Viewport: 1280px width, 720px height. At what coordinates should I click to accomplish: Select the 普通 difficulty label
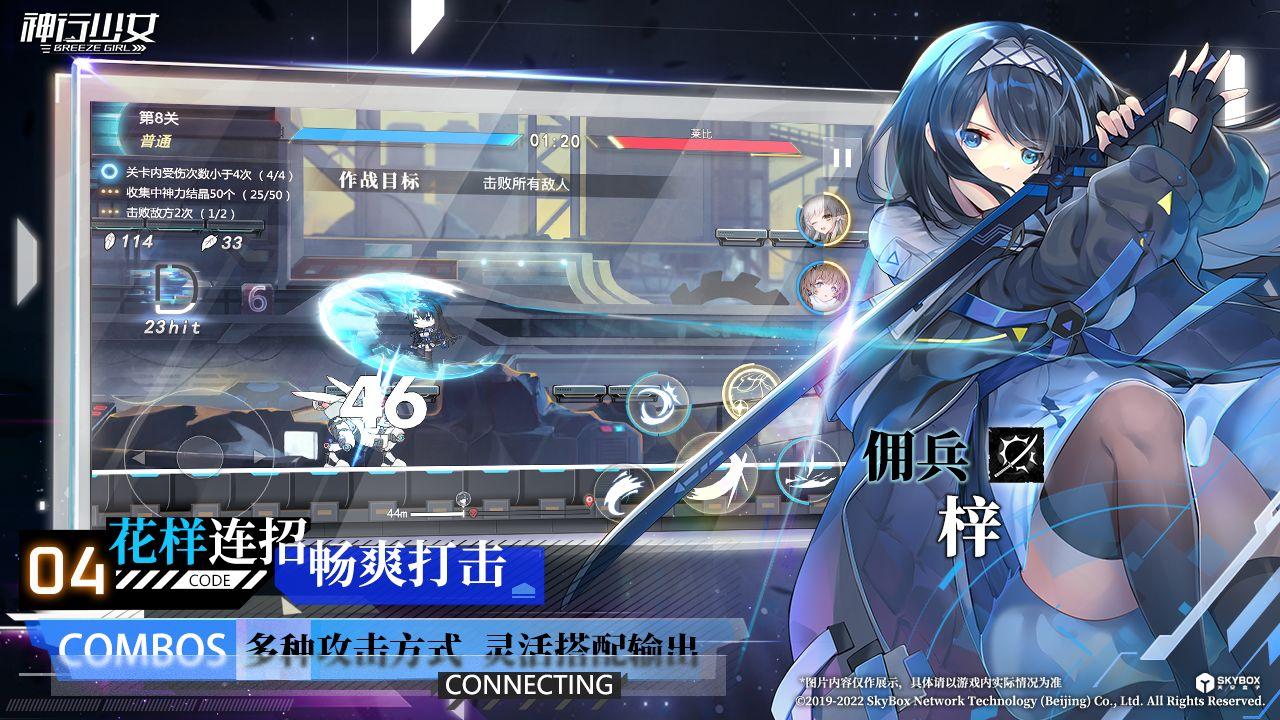[x=157, y=141]
